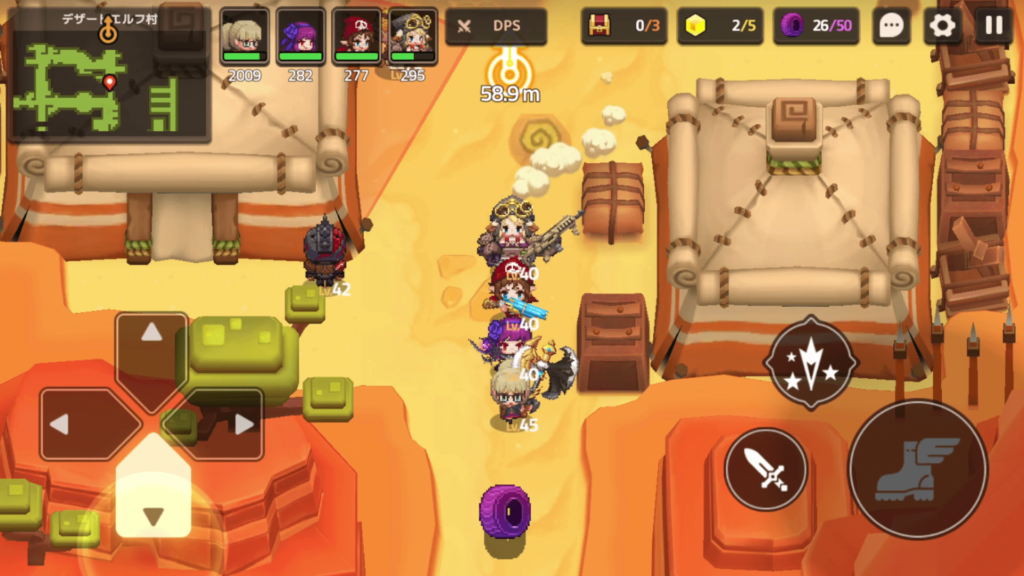Toggle the DPS meter button
1024x576 pixels.
click(x=496, y=27)
